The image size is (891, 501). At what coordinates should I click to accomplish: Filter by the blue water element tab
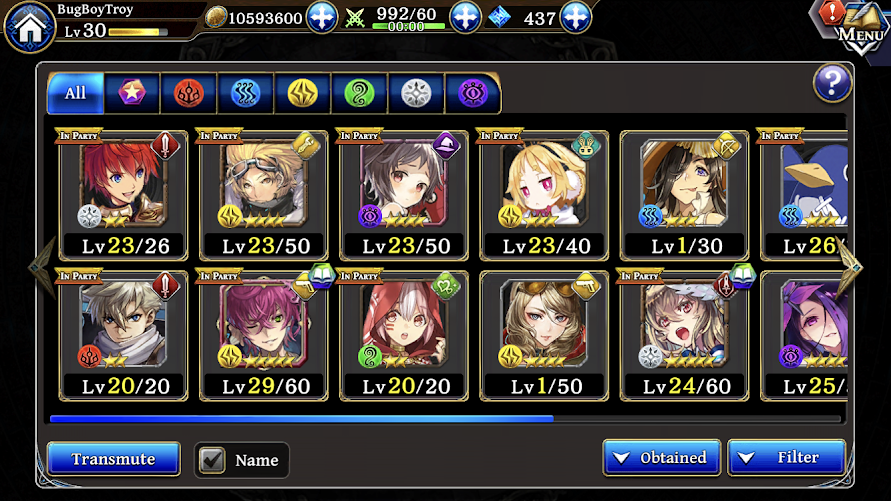(245, 94)
